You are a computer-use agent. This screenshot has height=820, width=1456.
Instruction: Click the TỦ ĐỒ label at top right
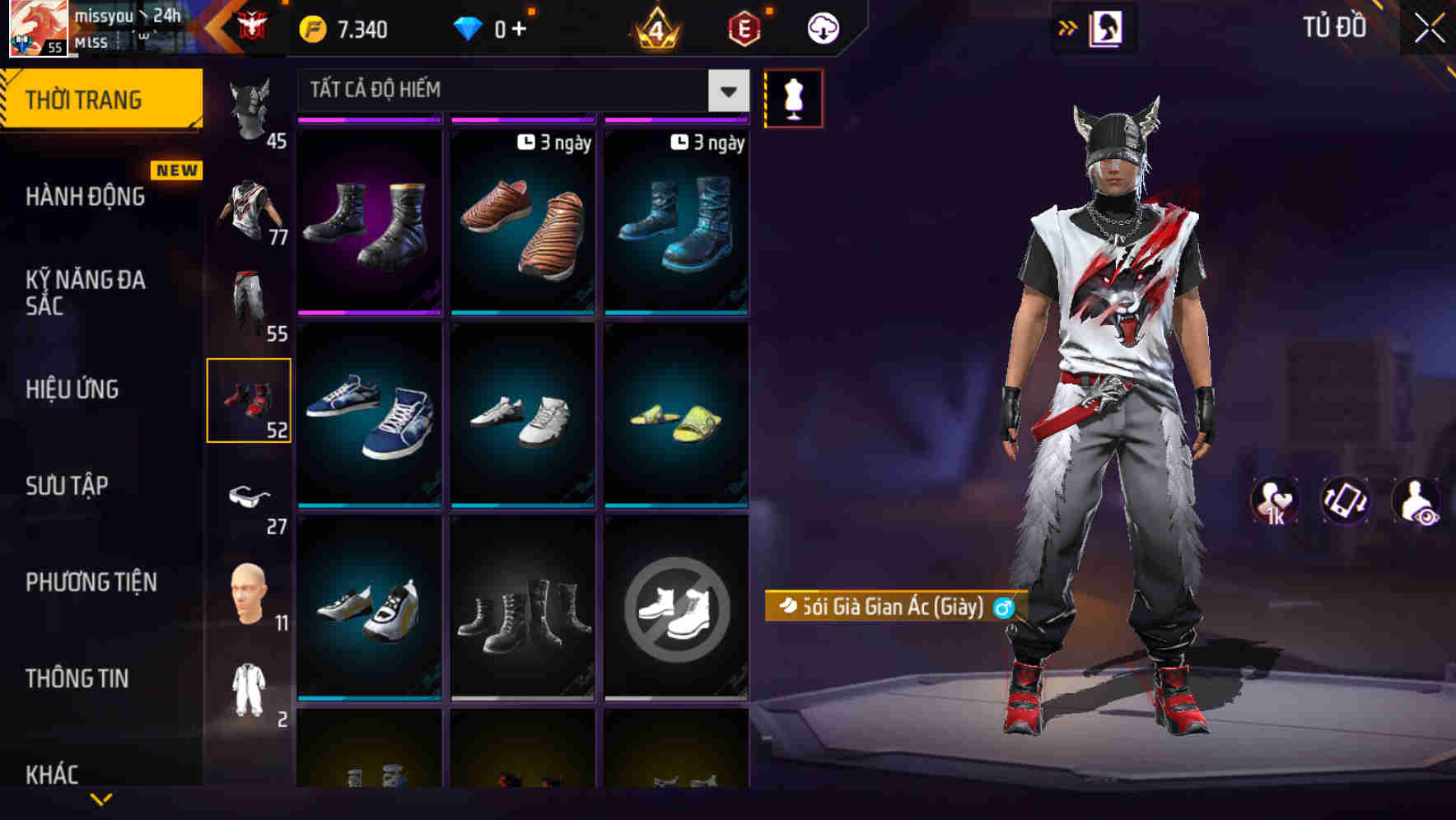click(1332, 27)
